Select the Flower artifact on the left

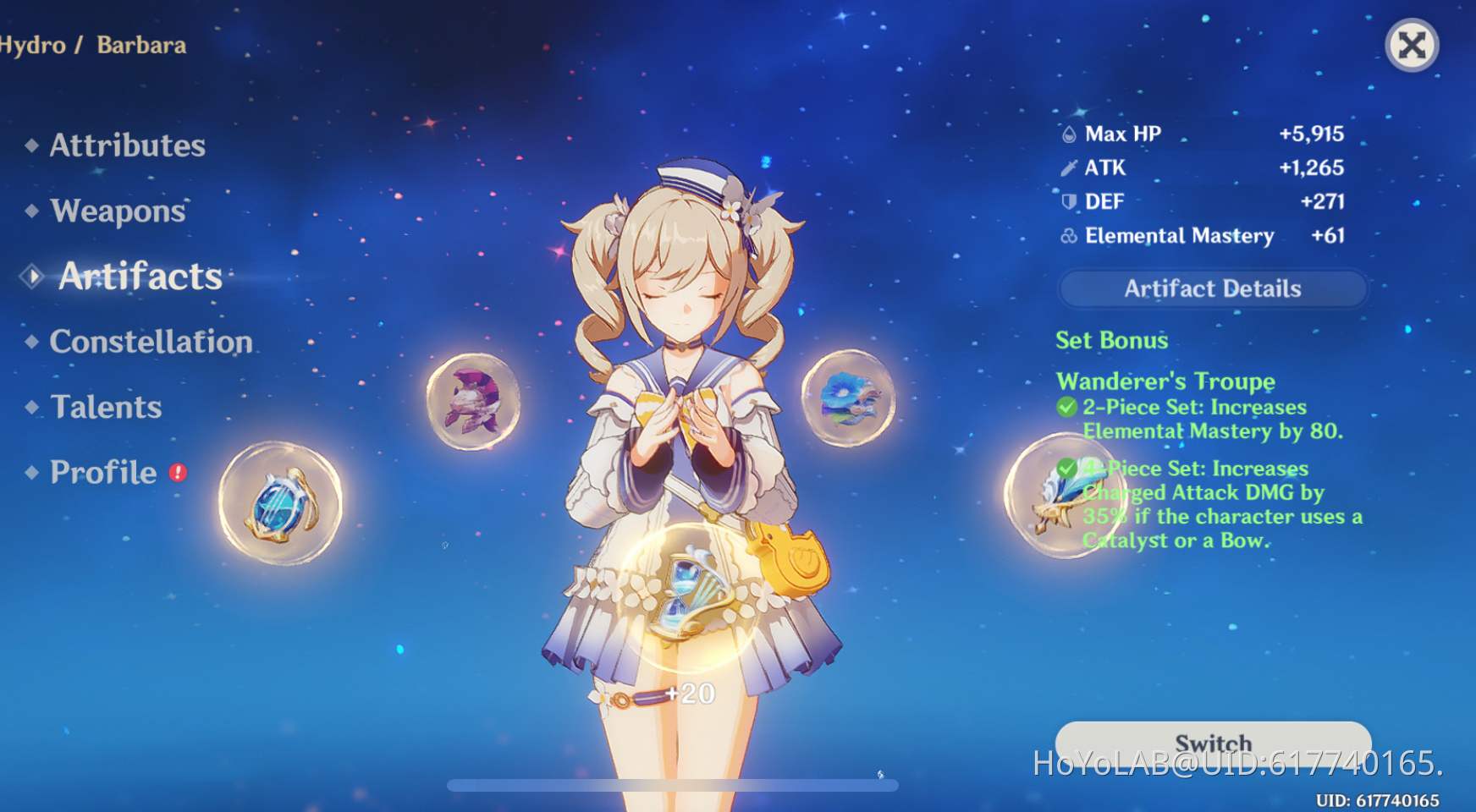279,503
